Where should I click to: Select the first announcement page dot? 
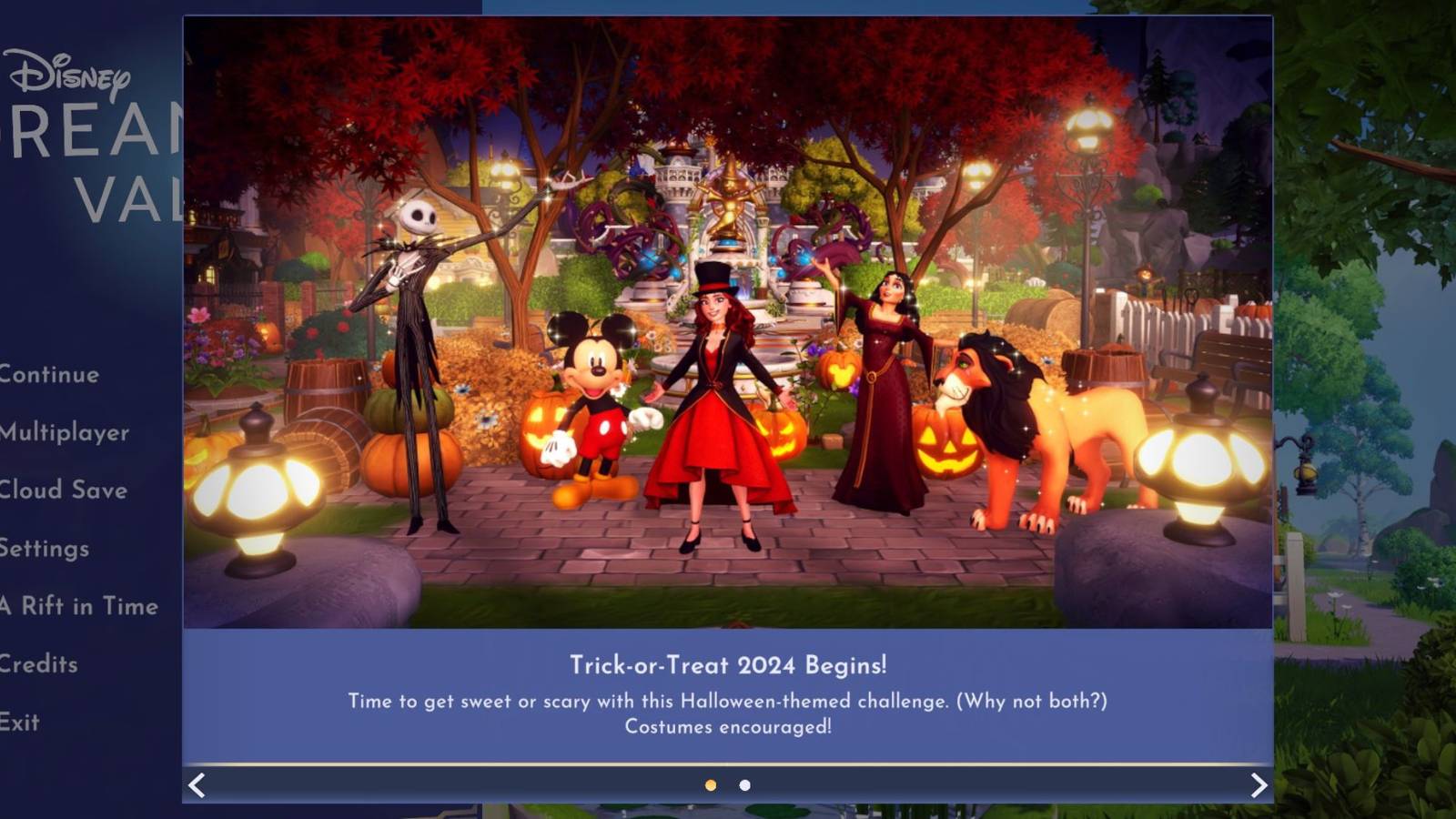[710, 784]
